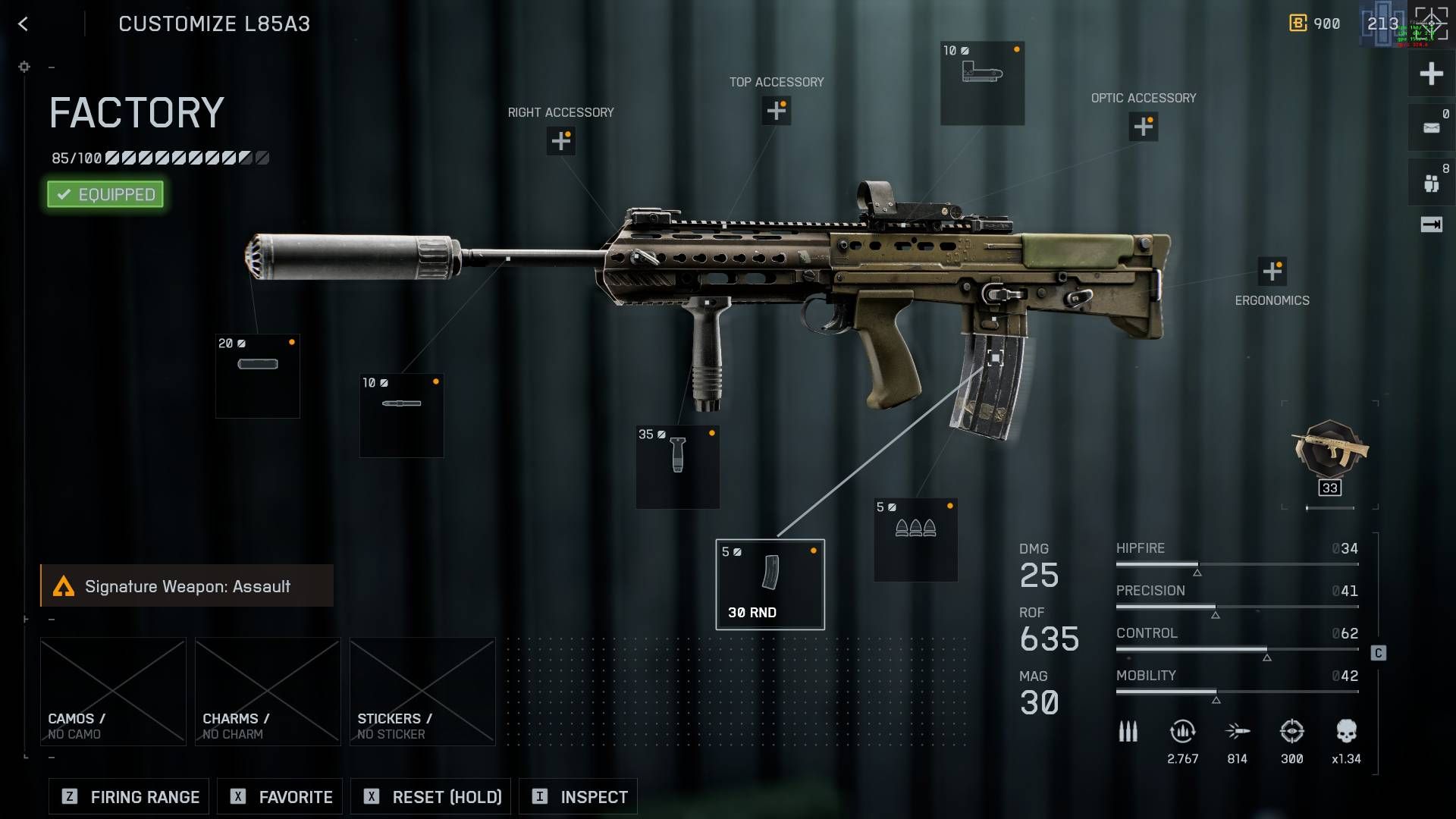Click the Firing Range button

click(127, 796)
